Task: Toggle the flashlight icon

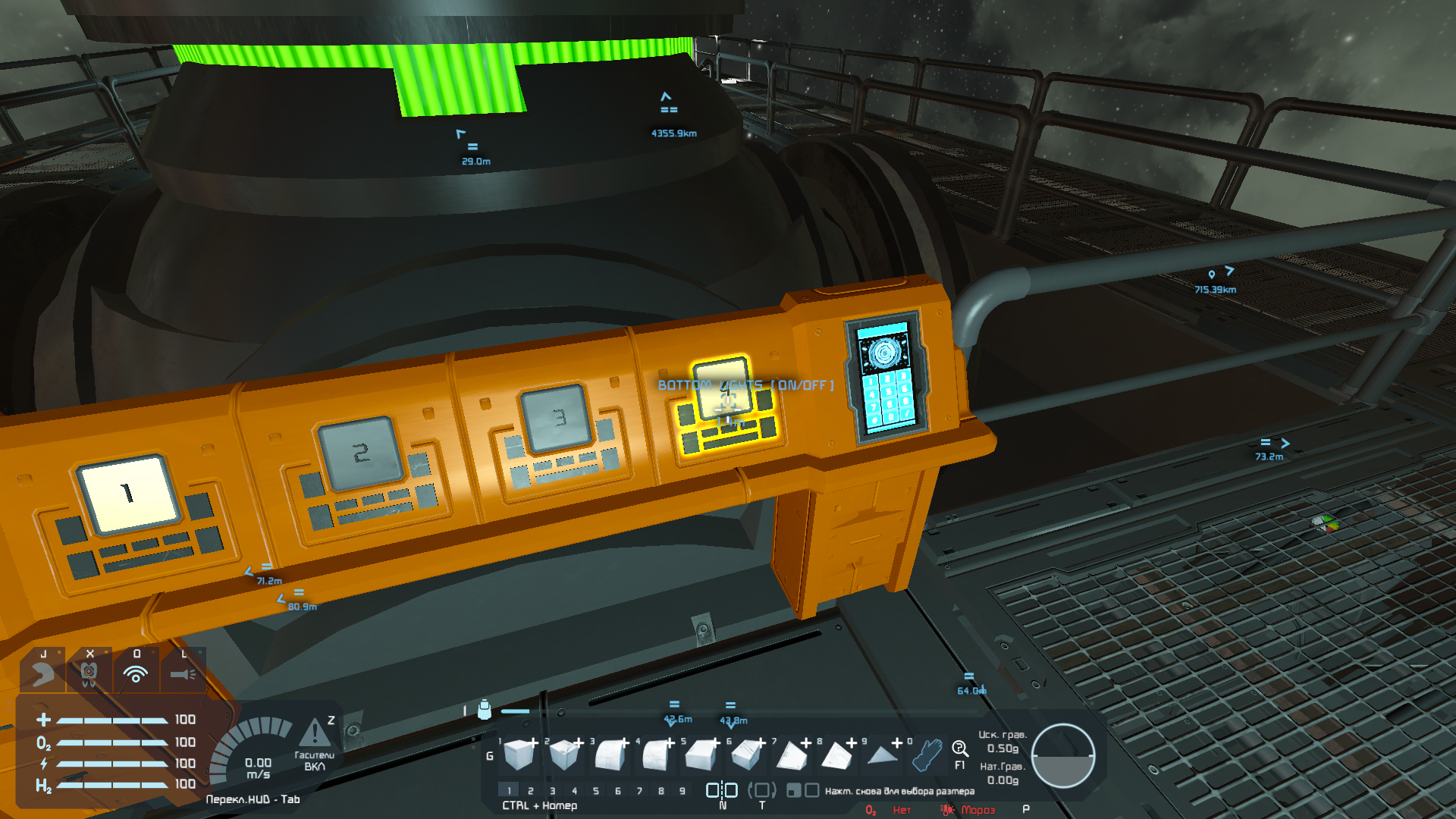Action: 183,673
